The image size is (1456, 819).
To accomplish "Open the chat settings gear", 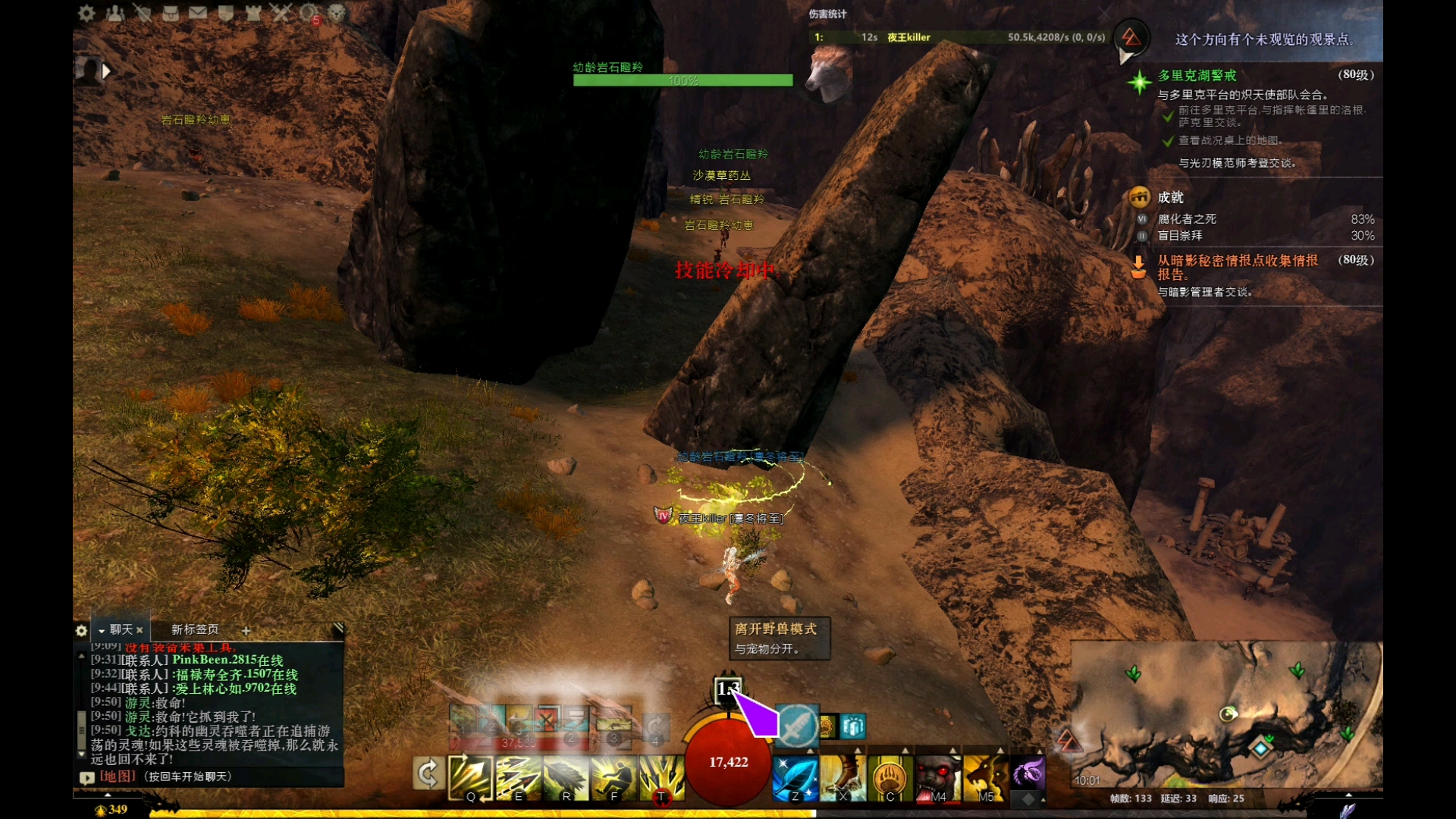I will click(x=82, y=630).
